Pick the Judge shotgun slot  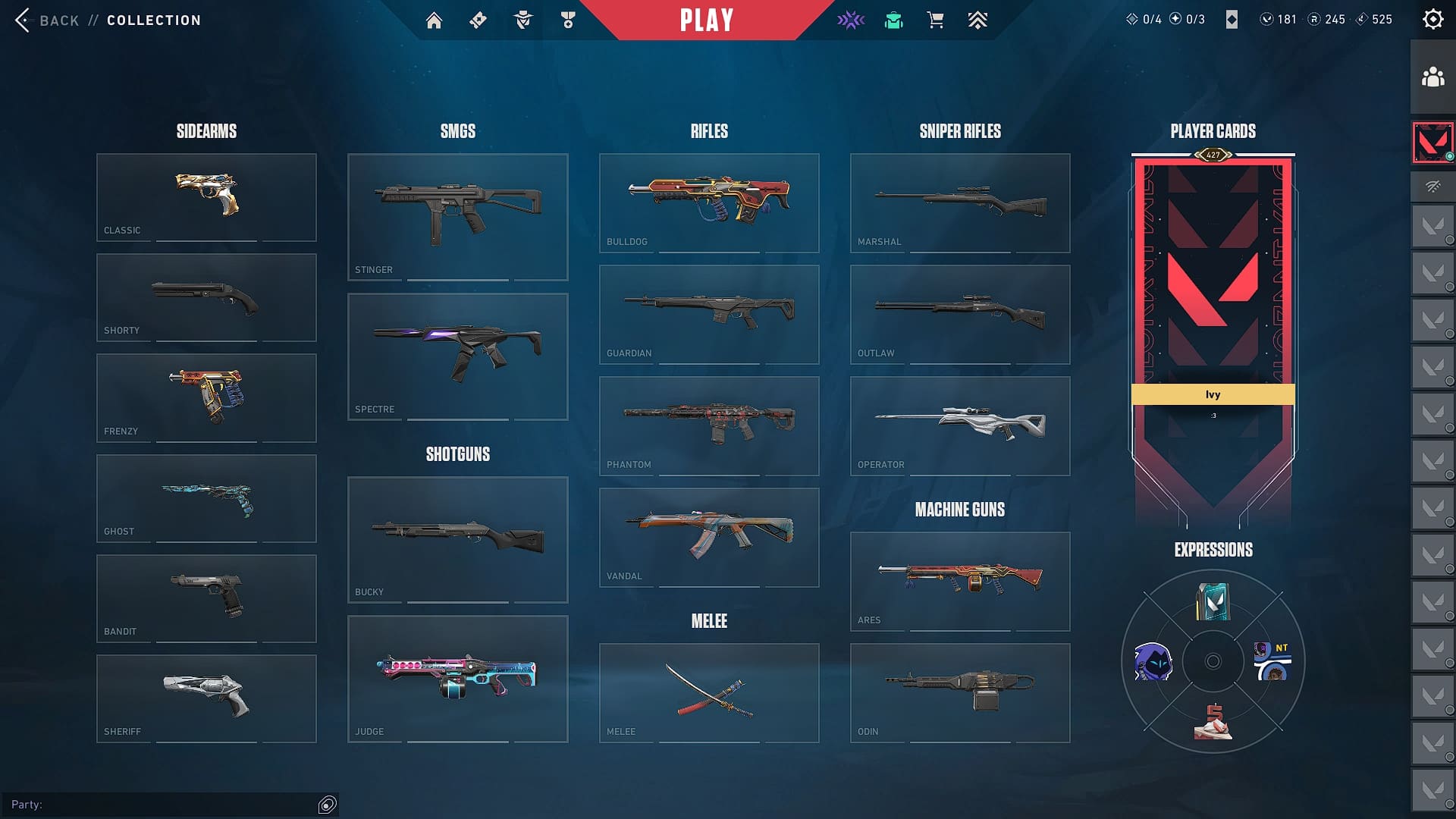click(457, 678)
